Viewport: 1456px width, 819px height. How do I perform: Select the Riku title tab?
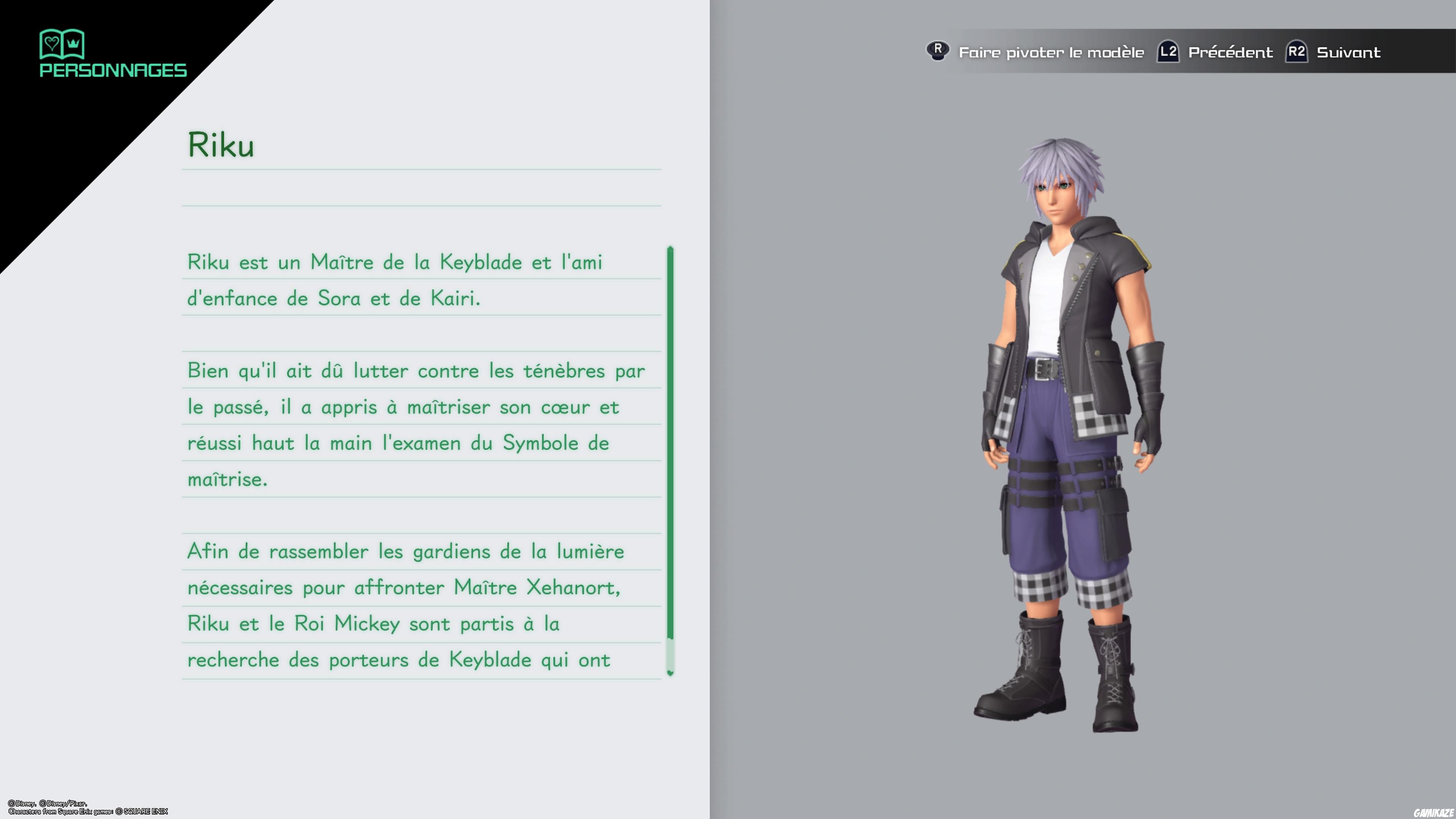(222, 146)
